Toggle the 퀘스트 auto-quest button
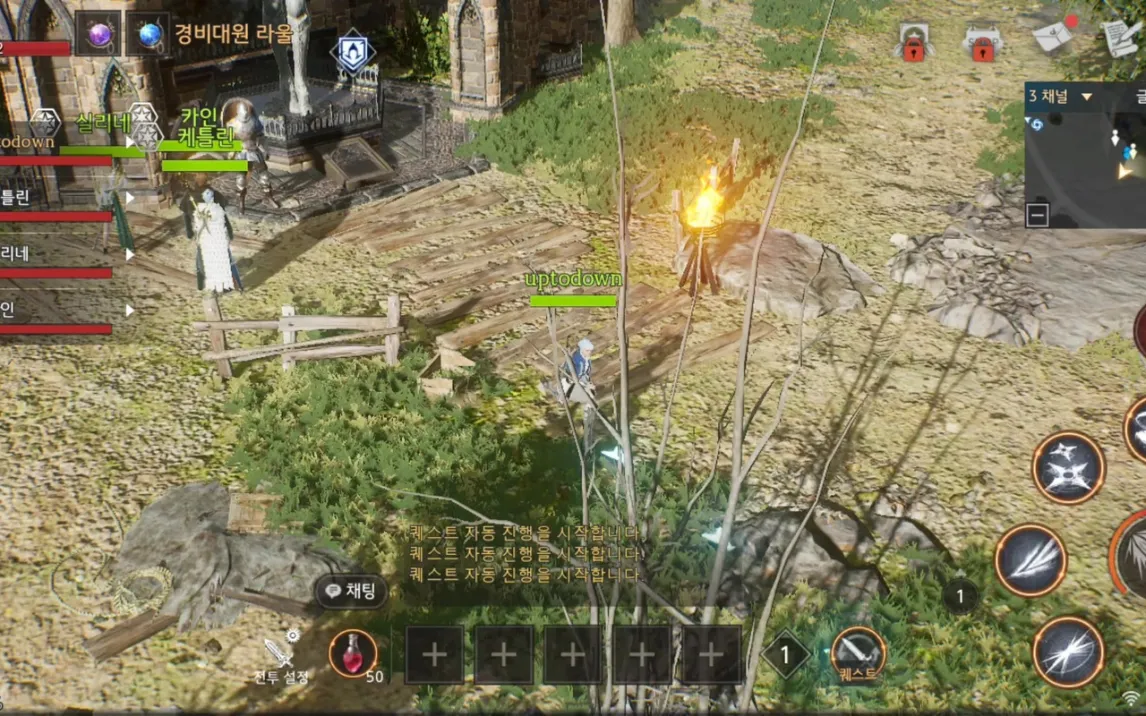Viewport: 1146px width, 716px height. 858,655
